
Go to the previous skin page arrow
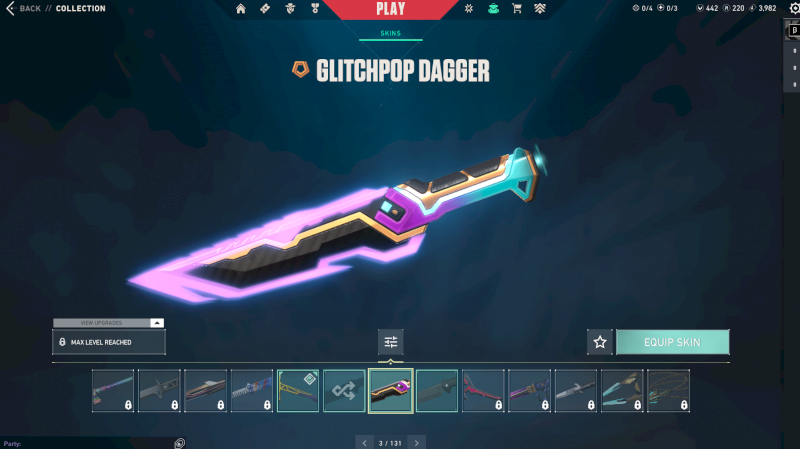click(364, 442)
